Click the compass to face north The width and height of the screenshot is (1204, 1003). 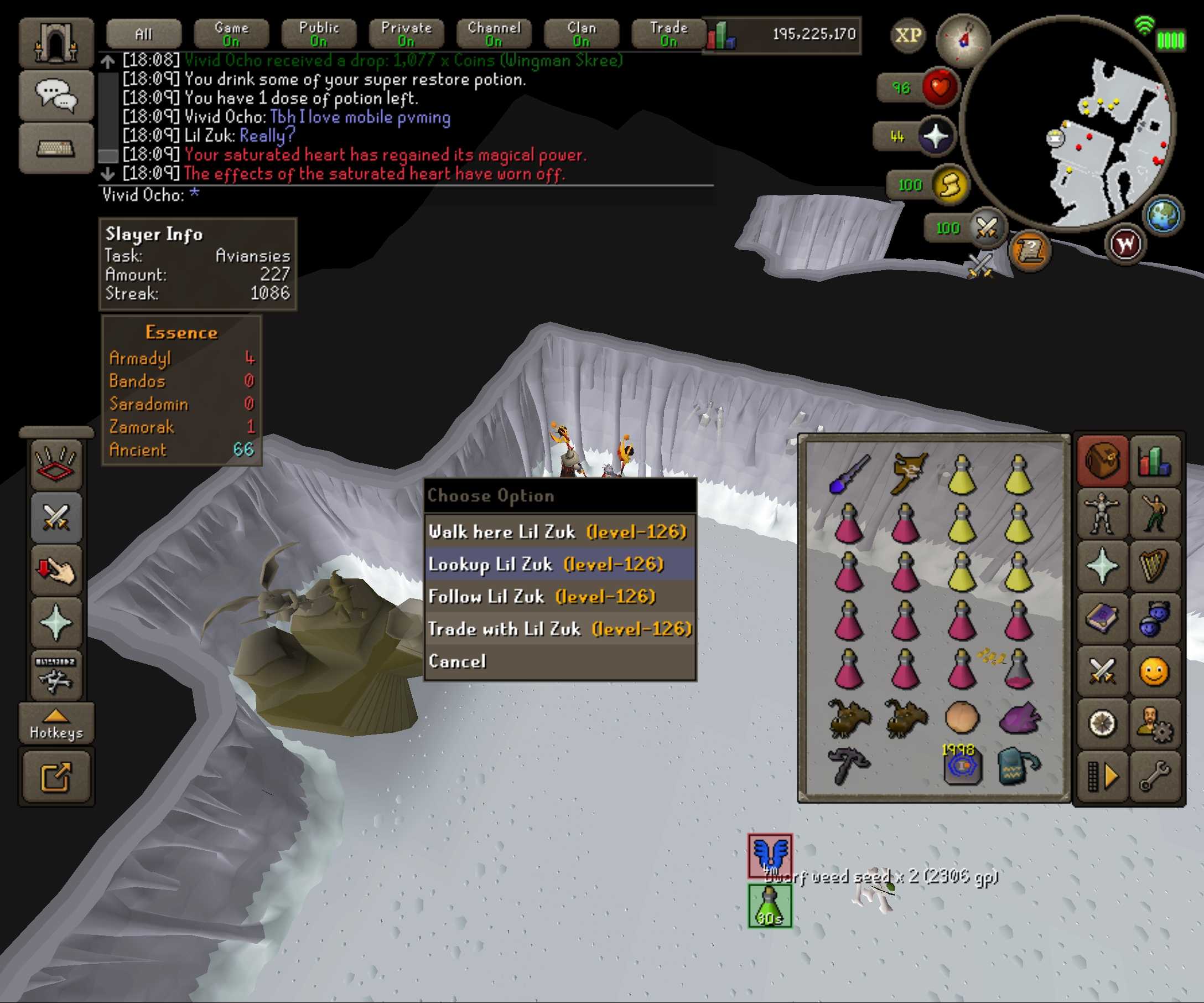point(963,39)
